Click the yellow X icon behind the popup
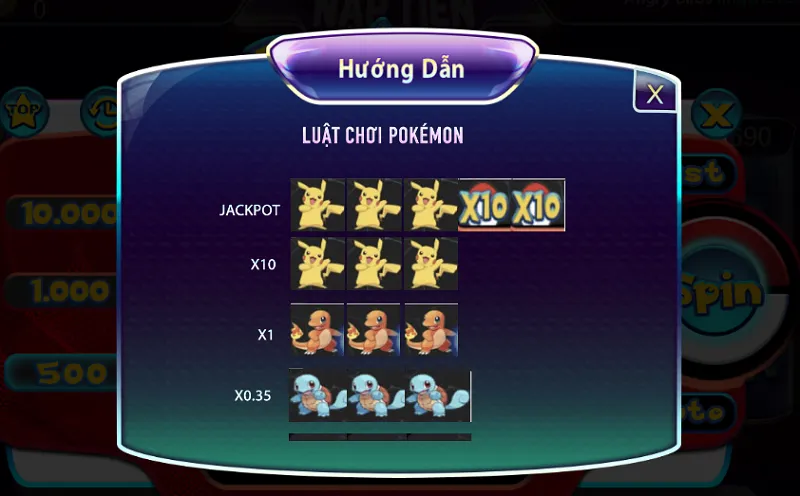 (x=716, y=114)
